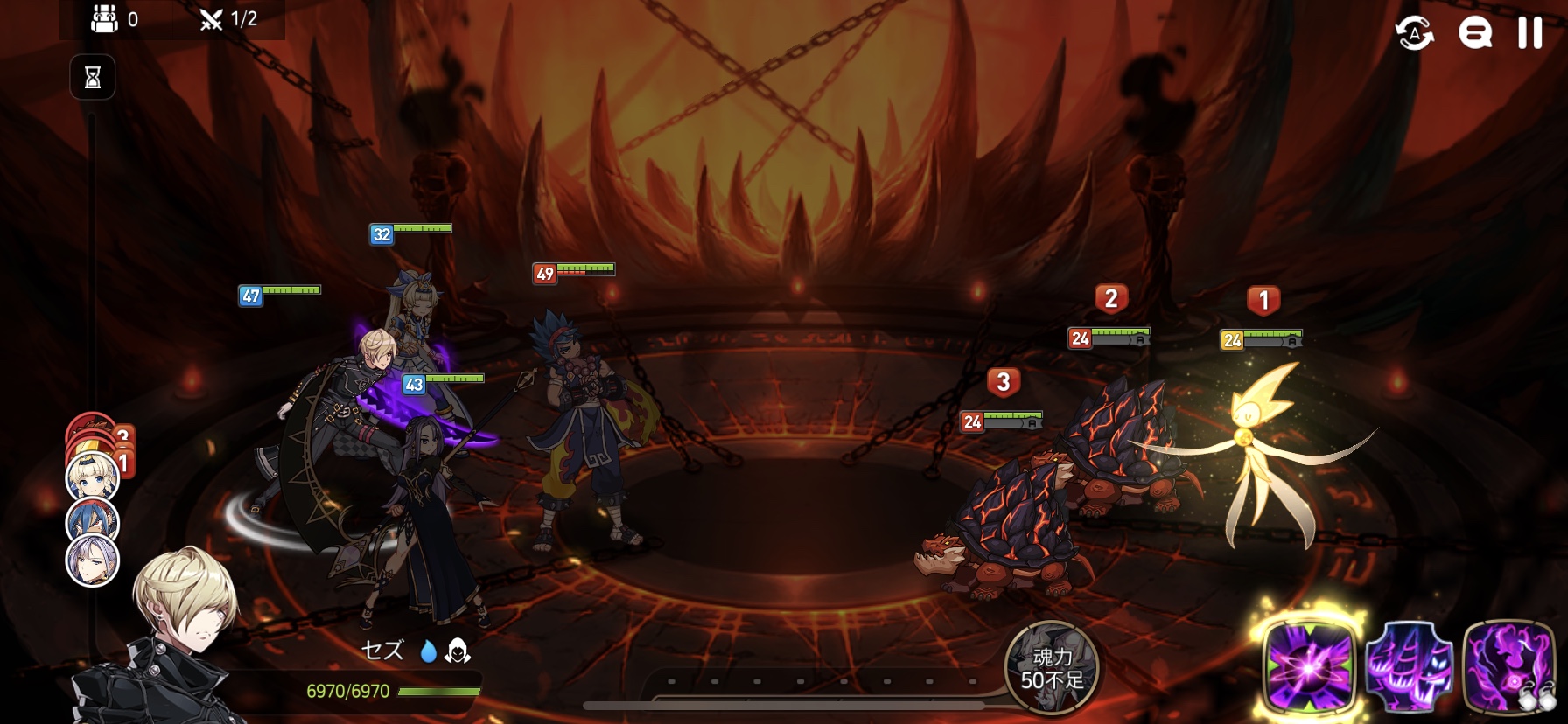1568x724 pixels.
Task: Open the chat bubble icon
Action: (x=1474, y=34)
